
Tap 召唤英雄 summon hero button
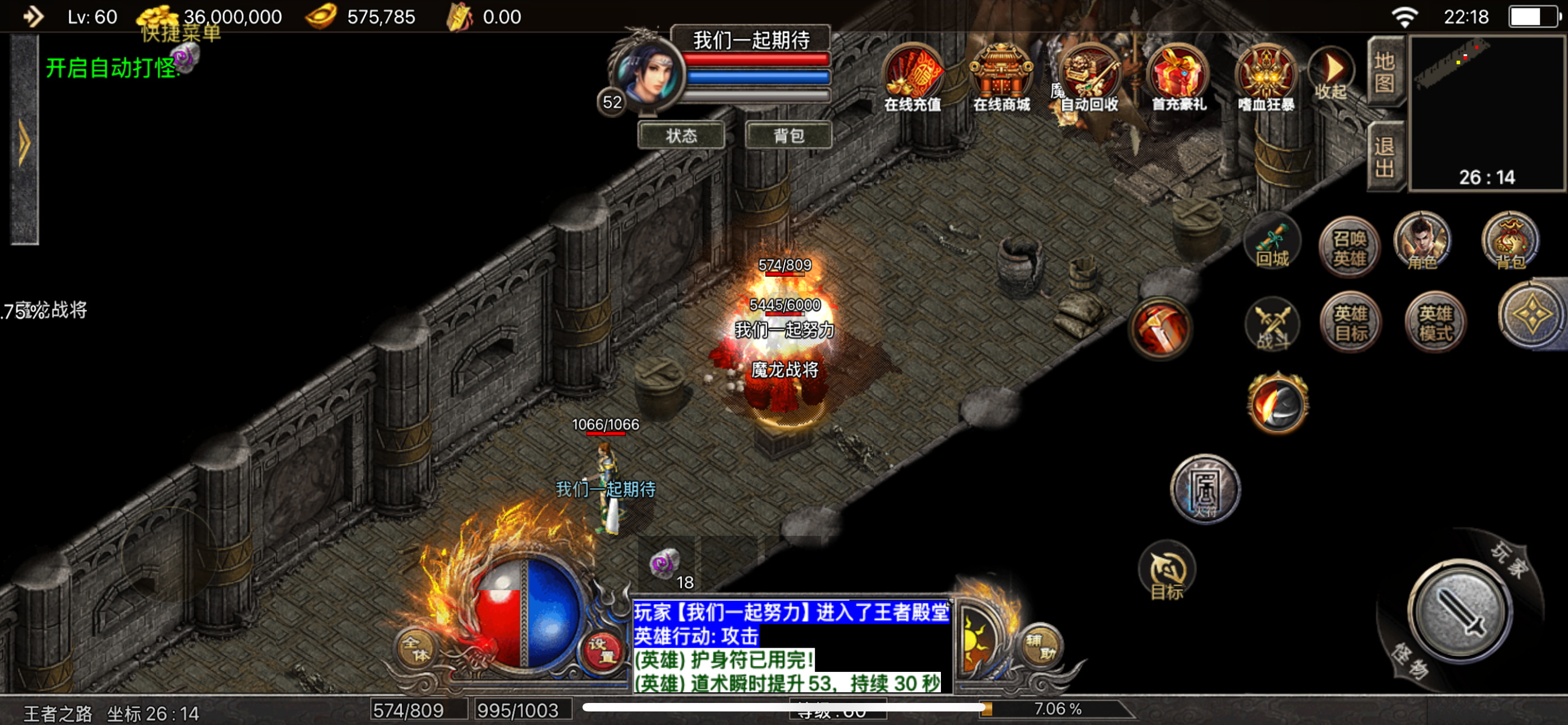point(1349,248)
